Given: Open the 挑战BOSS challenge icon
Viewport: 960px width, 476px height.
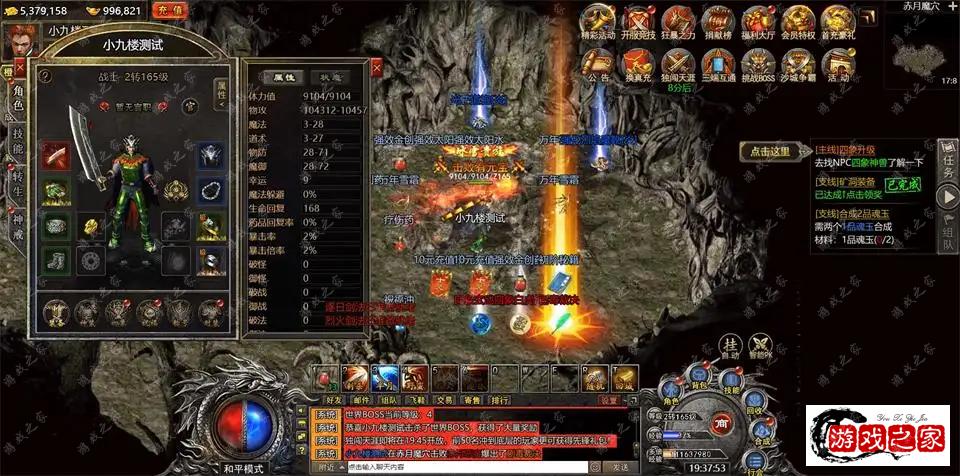Looking at the screenshot, I should [x=758, y=64].
